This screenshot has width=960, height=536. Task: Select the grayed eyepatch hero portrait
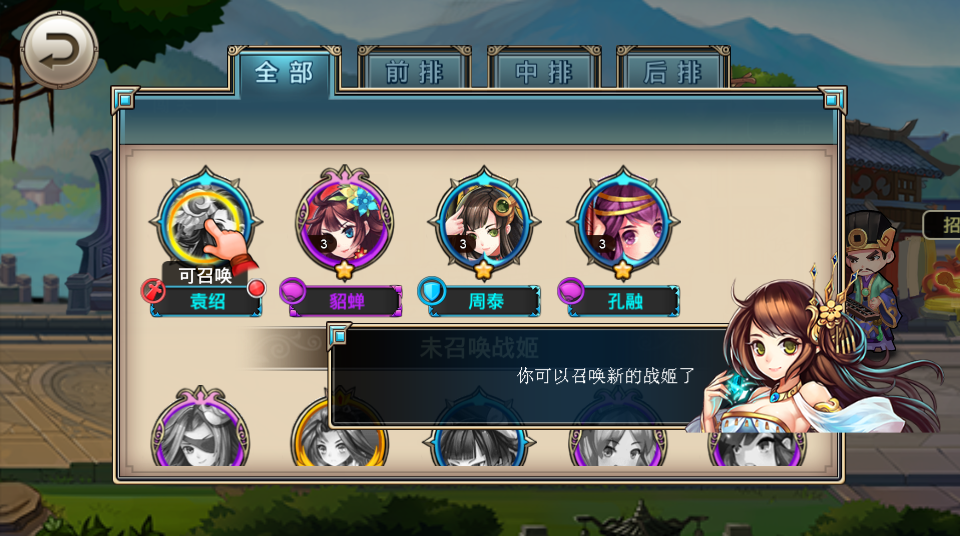[x=199, y=436]
